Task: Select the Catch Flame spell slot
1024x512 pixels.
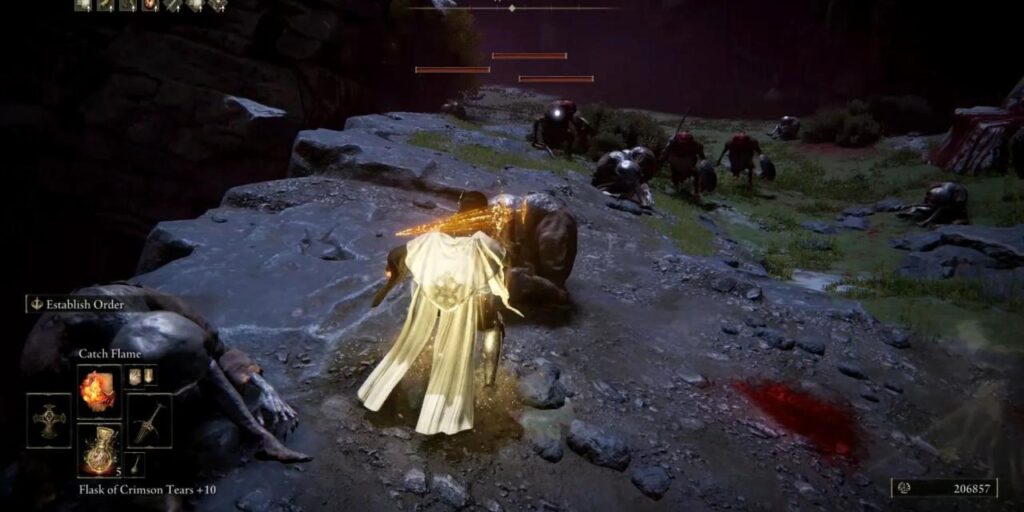Action: [x=99, y=391]
